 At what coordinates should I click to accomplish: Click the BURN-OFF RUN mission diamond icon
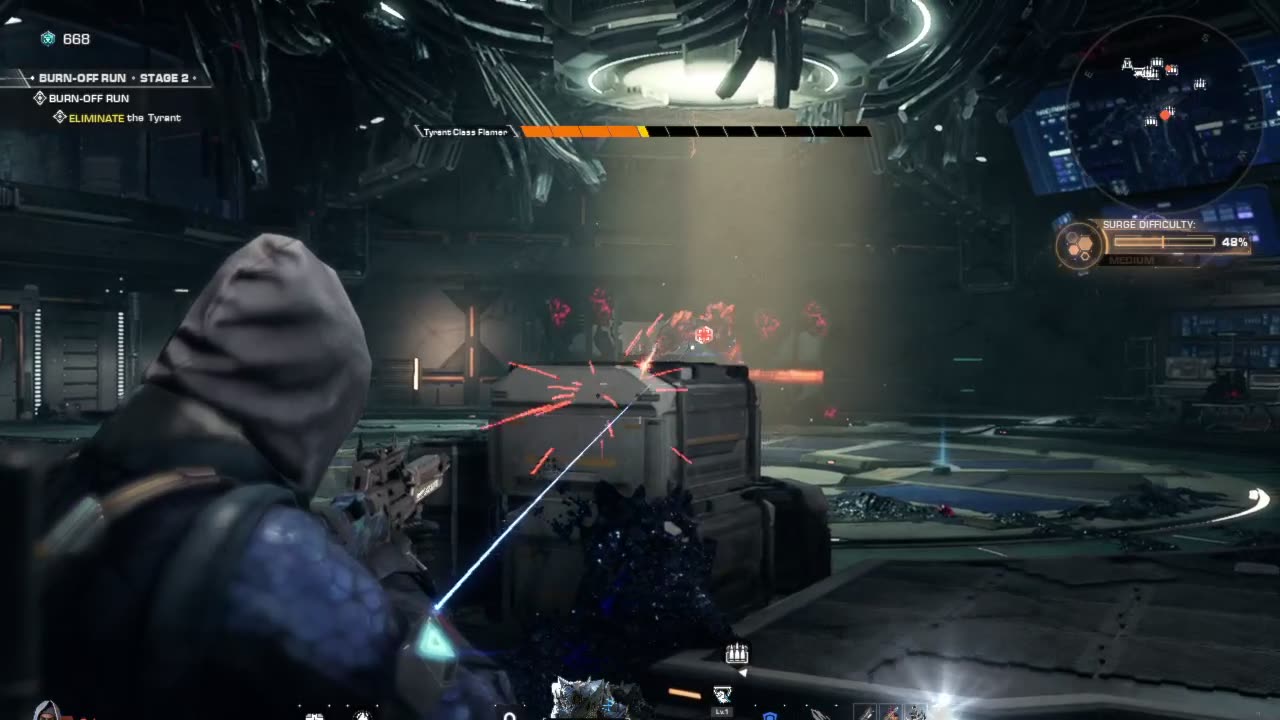(x=40, y=98)
